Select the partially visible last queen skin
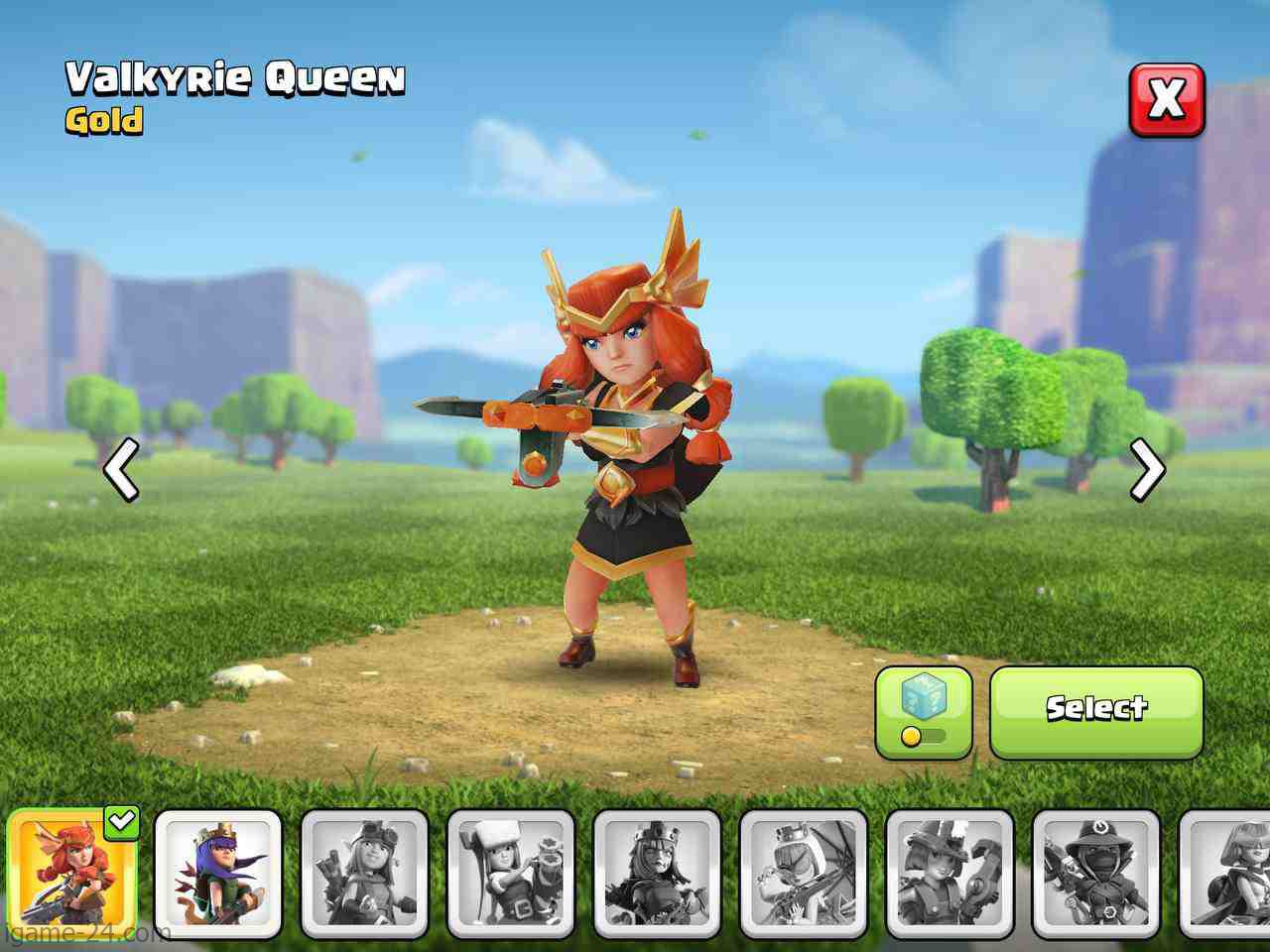This screenshot has width=1270, height=952. pos(1226,873)
